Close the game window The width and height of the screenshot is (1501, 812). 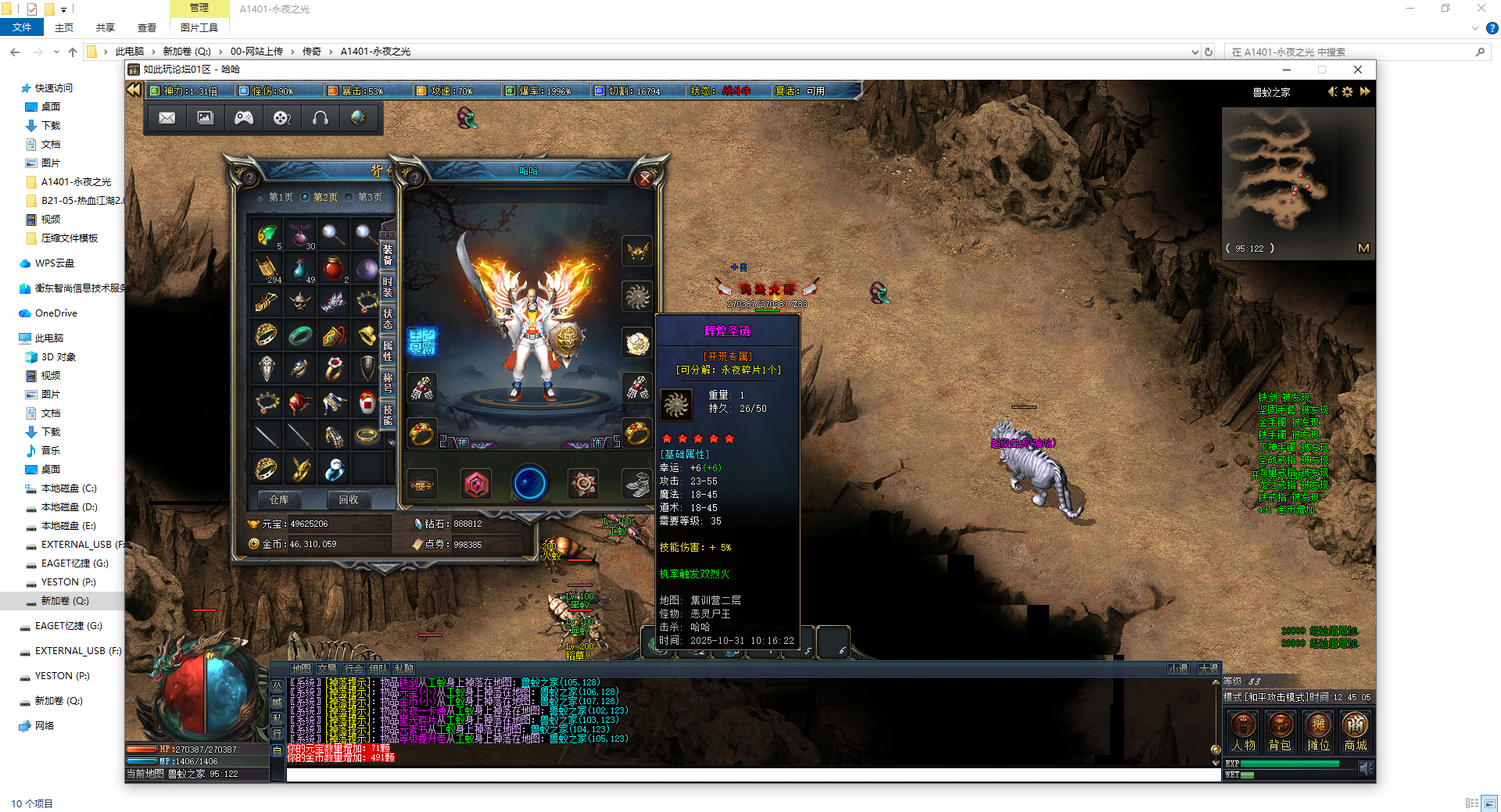pyautogui.click(x=1358, y=70)
